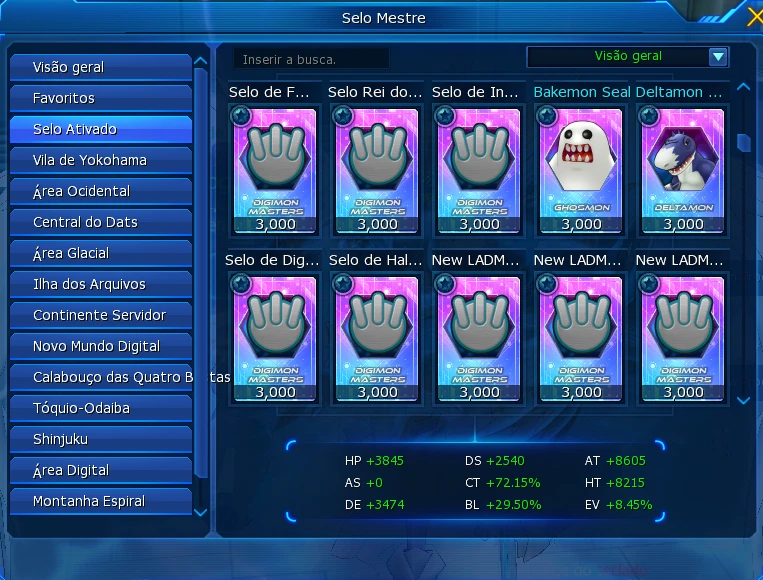Choose the Área Ocidental category
This screenshot has height=580, width=763.
click(100, 191)
